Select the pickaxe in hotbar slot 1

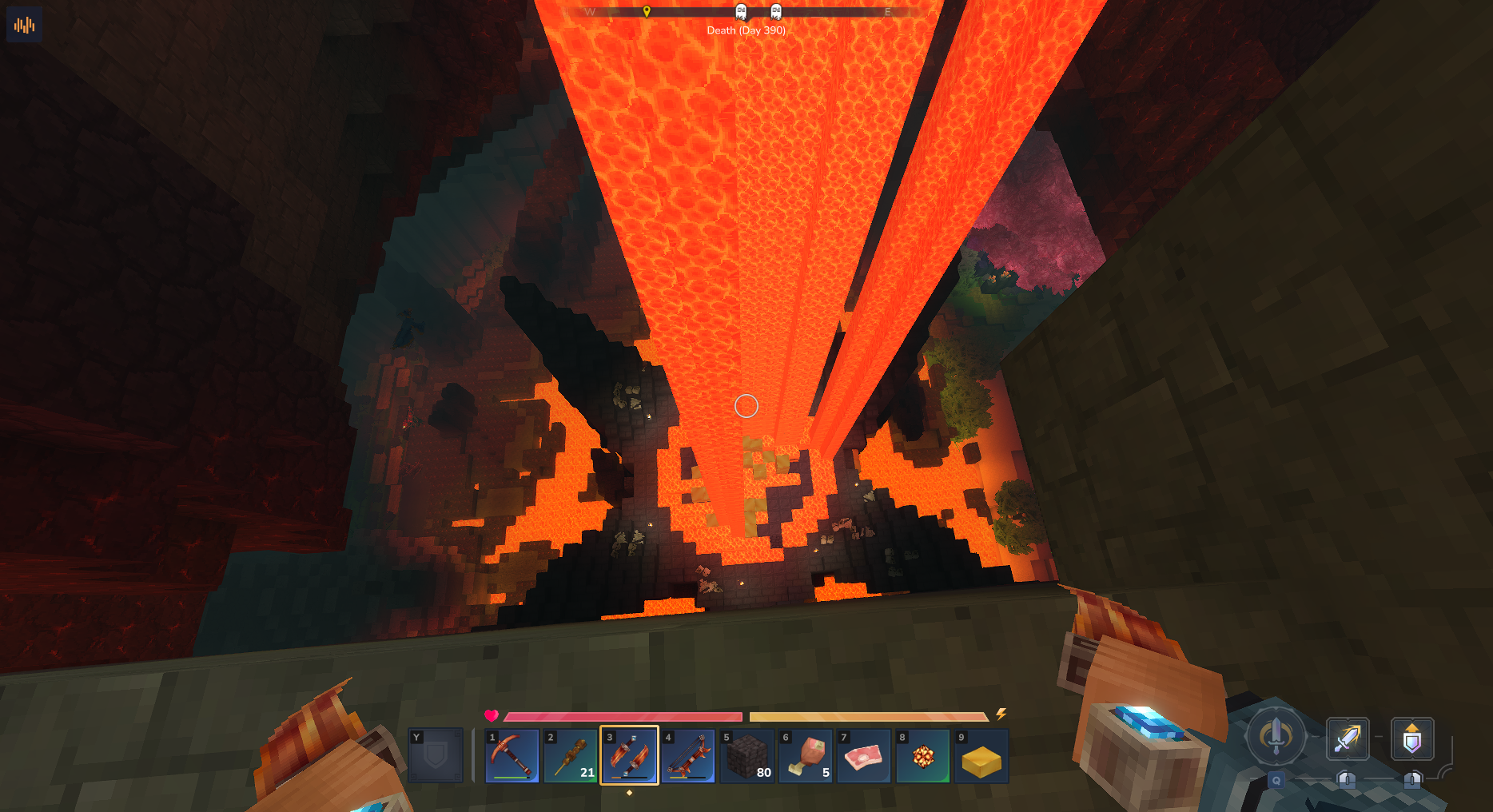(x=512, y=755)
